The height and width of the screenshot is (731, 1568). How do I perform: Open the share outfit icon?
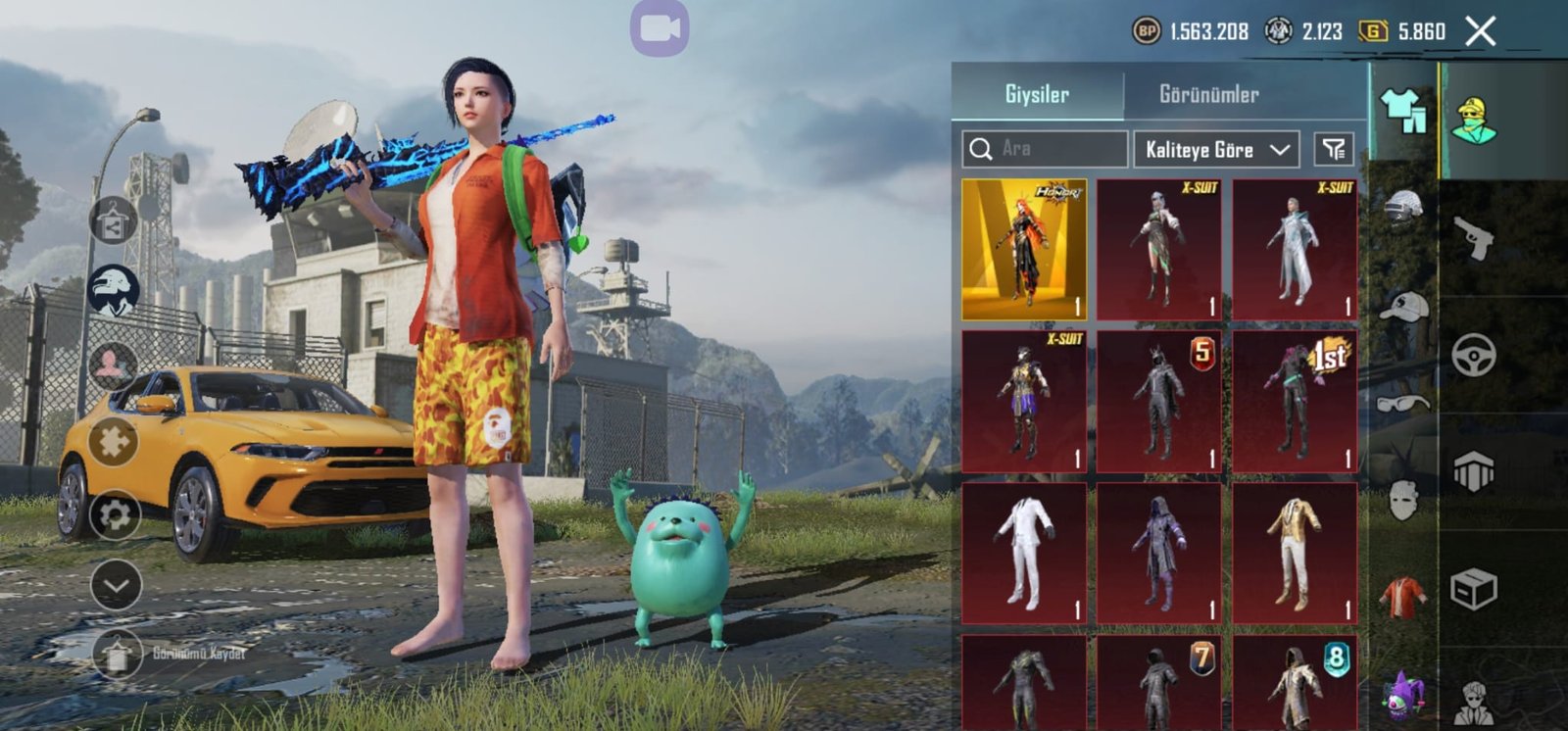(x=114, y=221)
